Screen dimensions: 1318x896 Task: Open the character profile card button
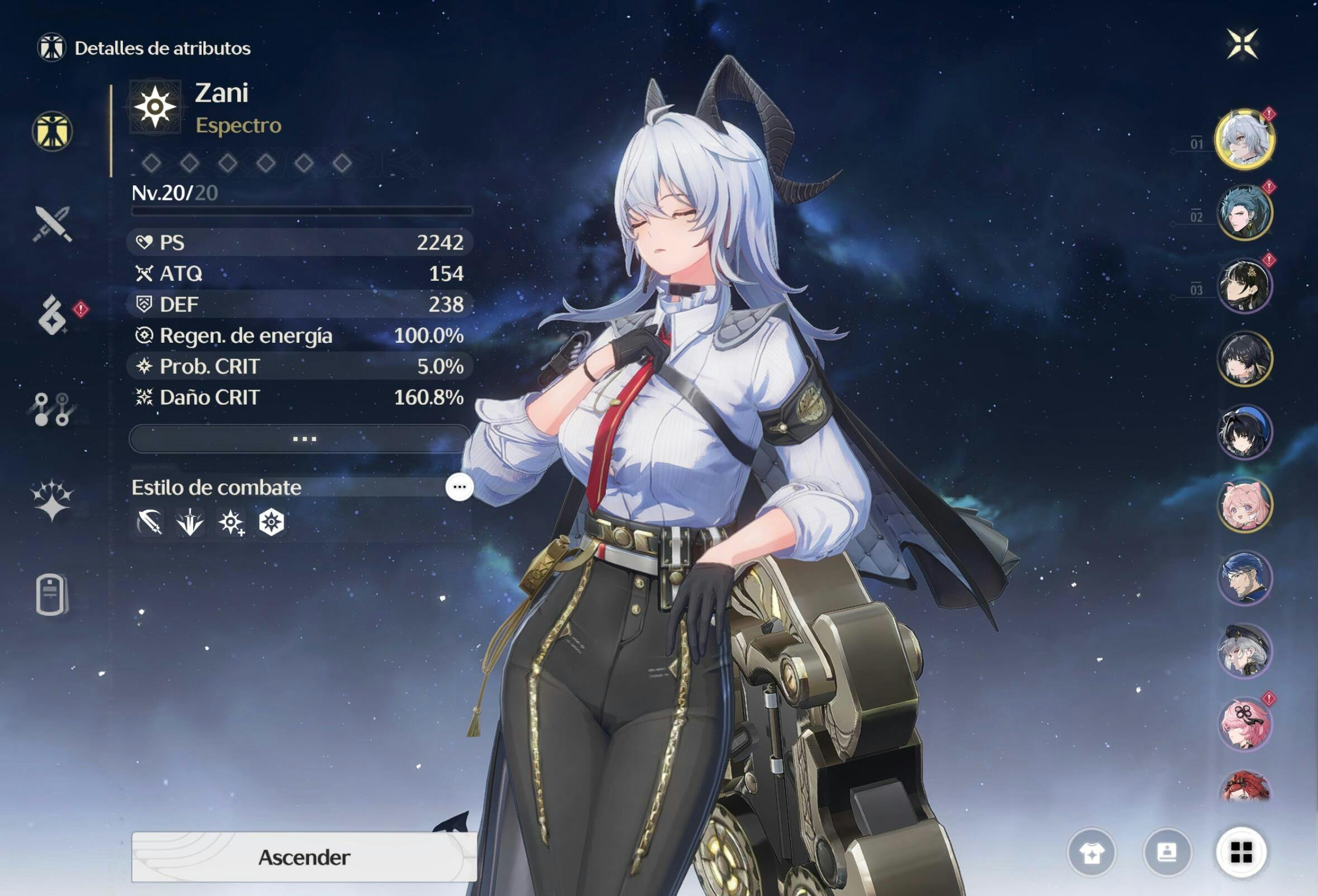click(1167, 852)
